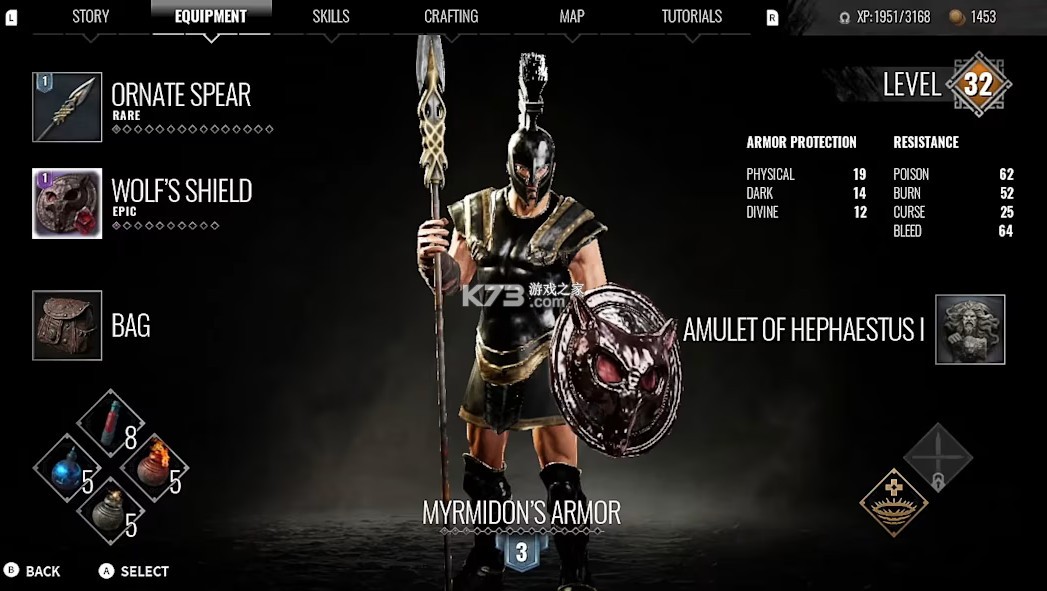The height and width of the screenshot is (591, 1047).
Task: Select the Myrmidon's Armor label
Action: click(521, 513)
